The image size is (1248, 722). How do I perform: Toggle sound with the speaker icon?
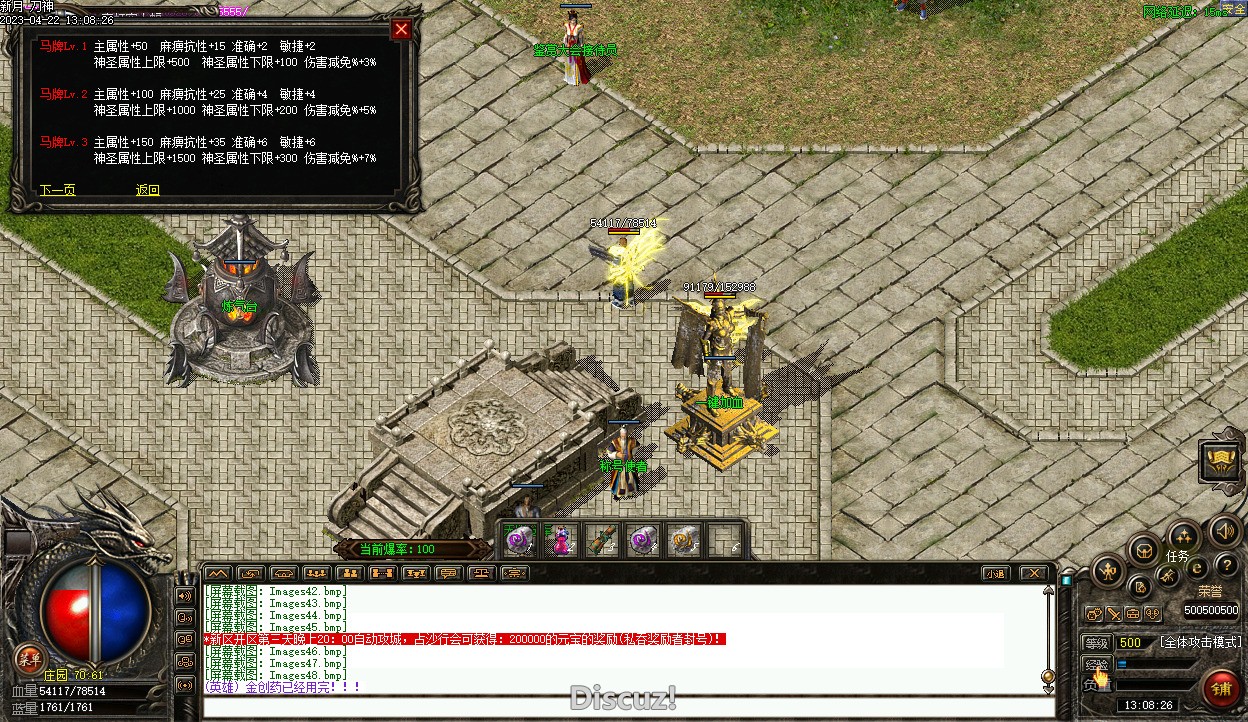point(1224,532)
